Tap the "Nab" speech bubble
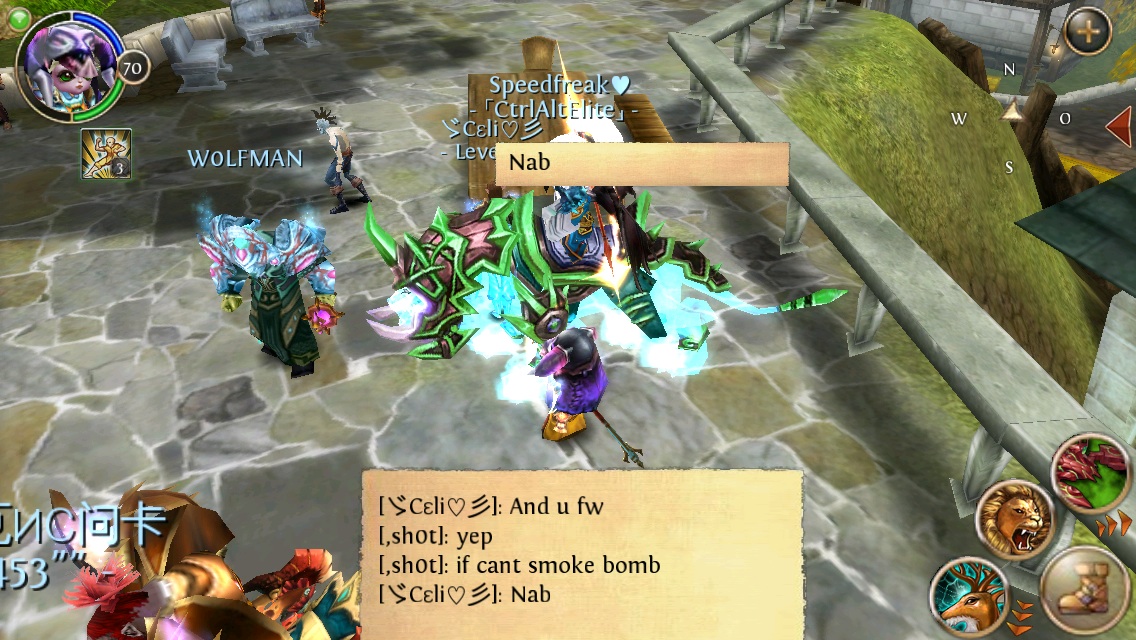 pyautogui.click(x=642, y=164)
